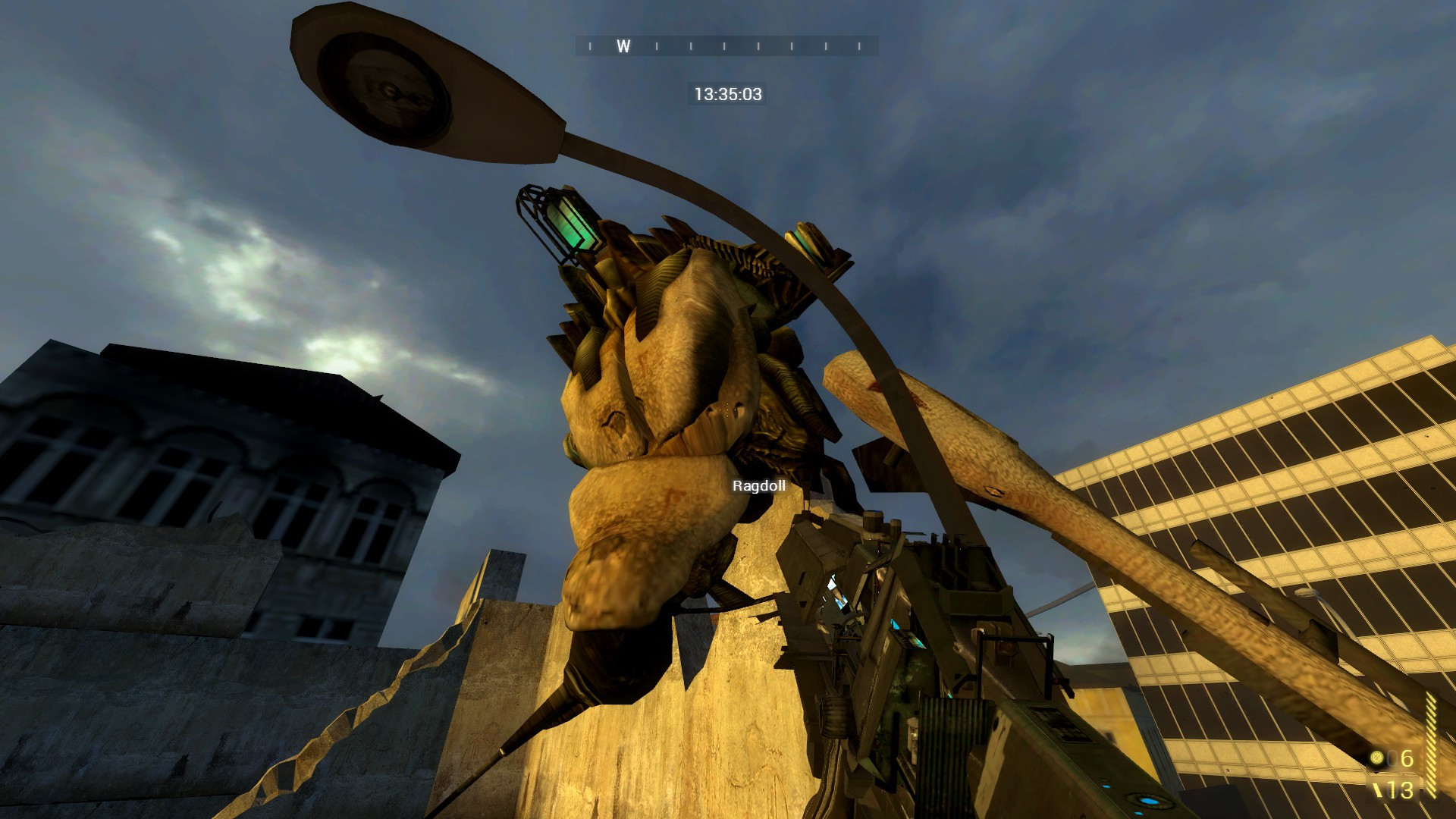Click the leftmost tick on the compass bar
The height and width of the screenshot is (819, 1456).
[x=590, y=47]
